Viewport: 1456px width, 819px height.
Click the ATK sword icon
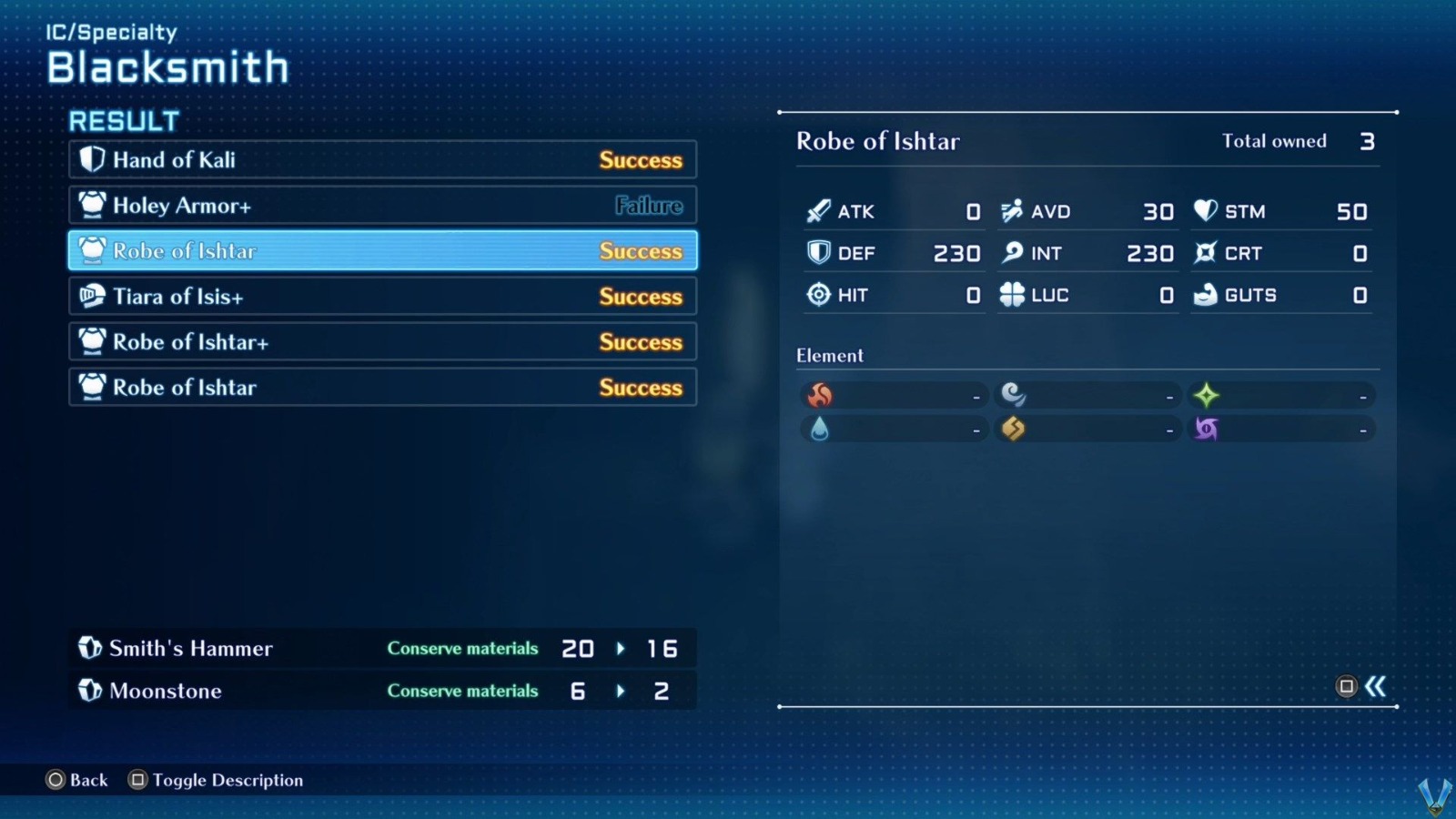pyautogui.click(x=818, y=210)
